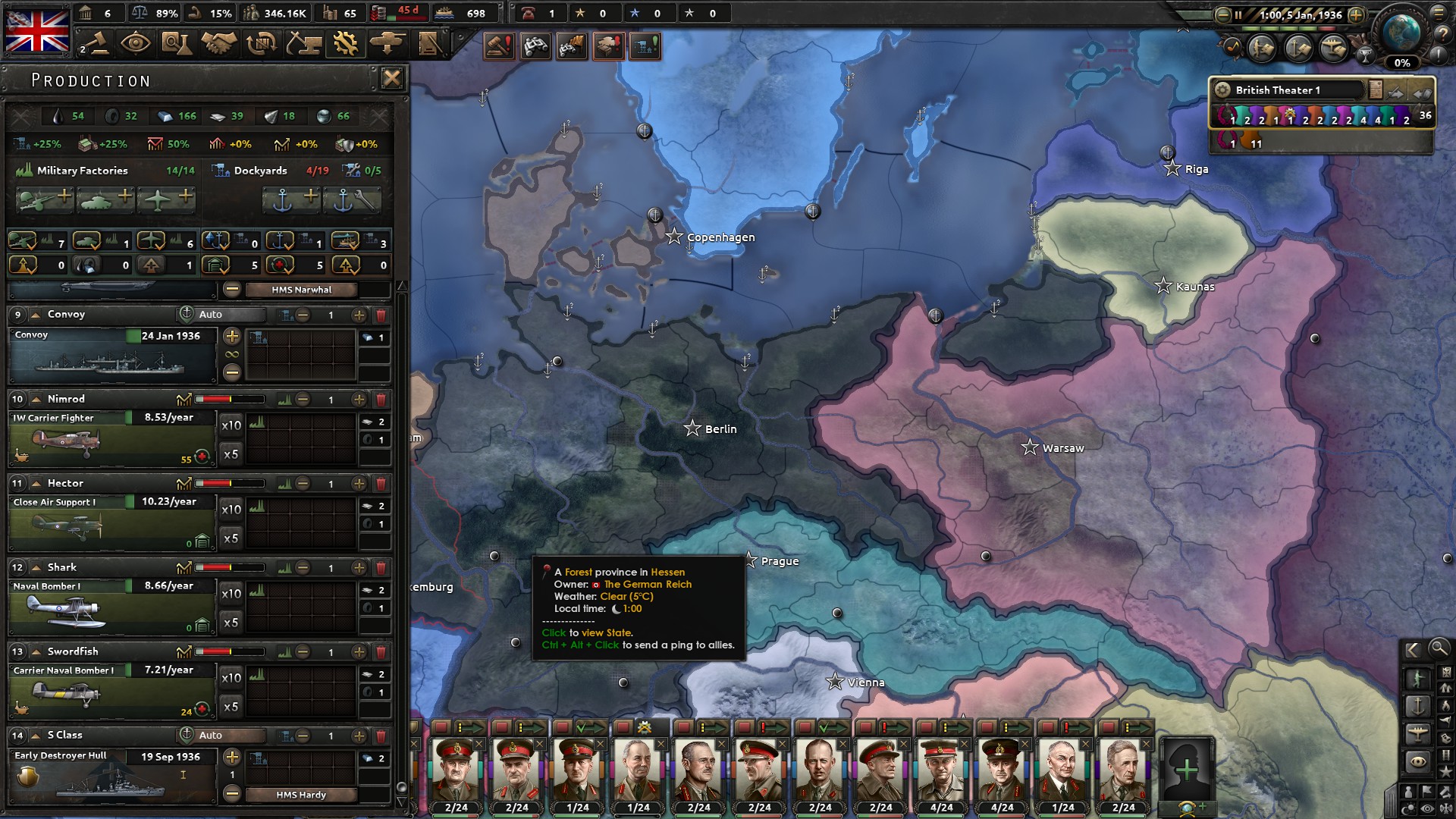Open the Decisions menu gavel icon

[95, 44]
